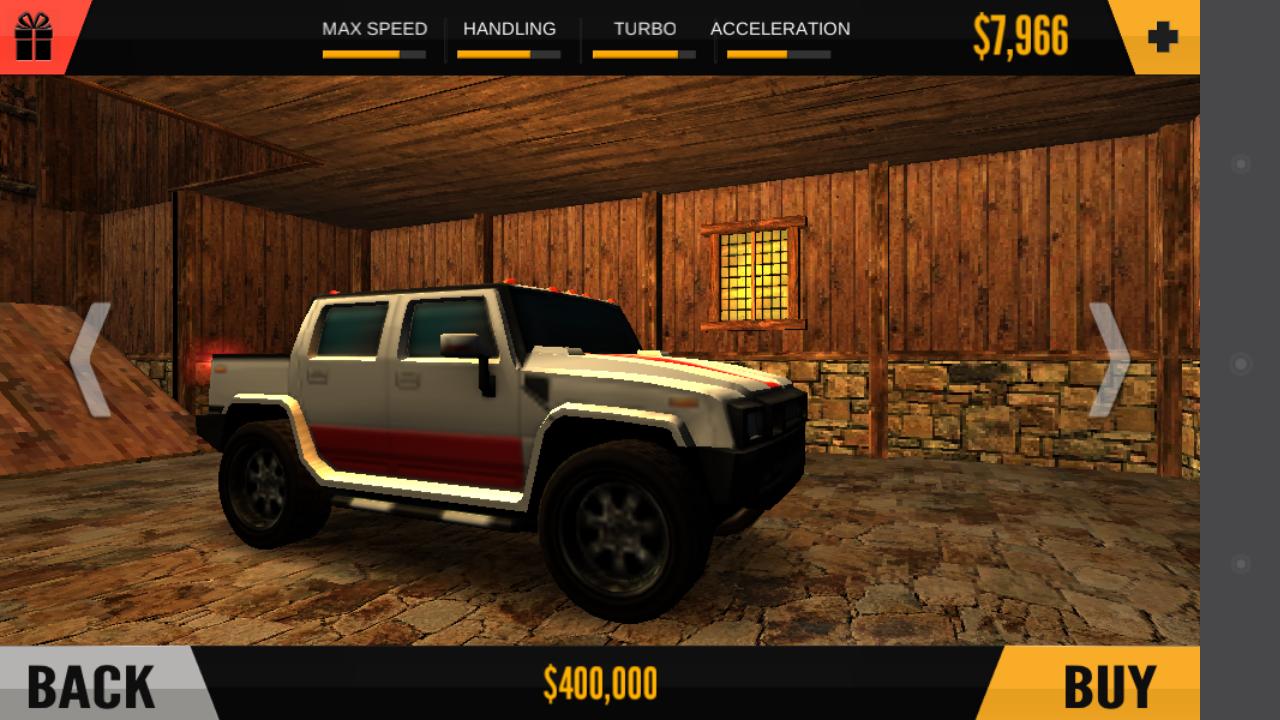1280x720 pixels.
Task: Go back using the BACK button
Action: pos(92,685)
